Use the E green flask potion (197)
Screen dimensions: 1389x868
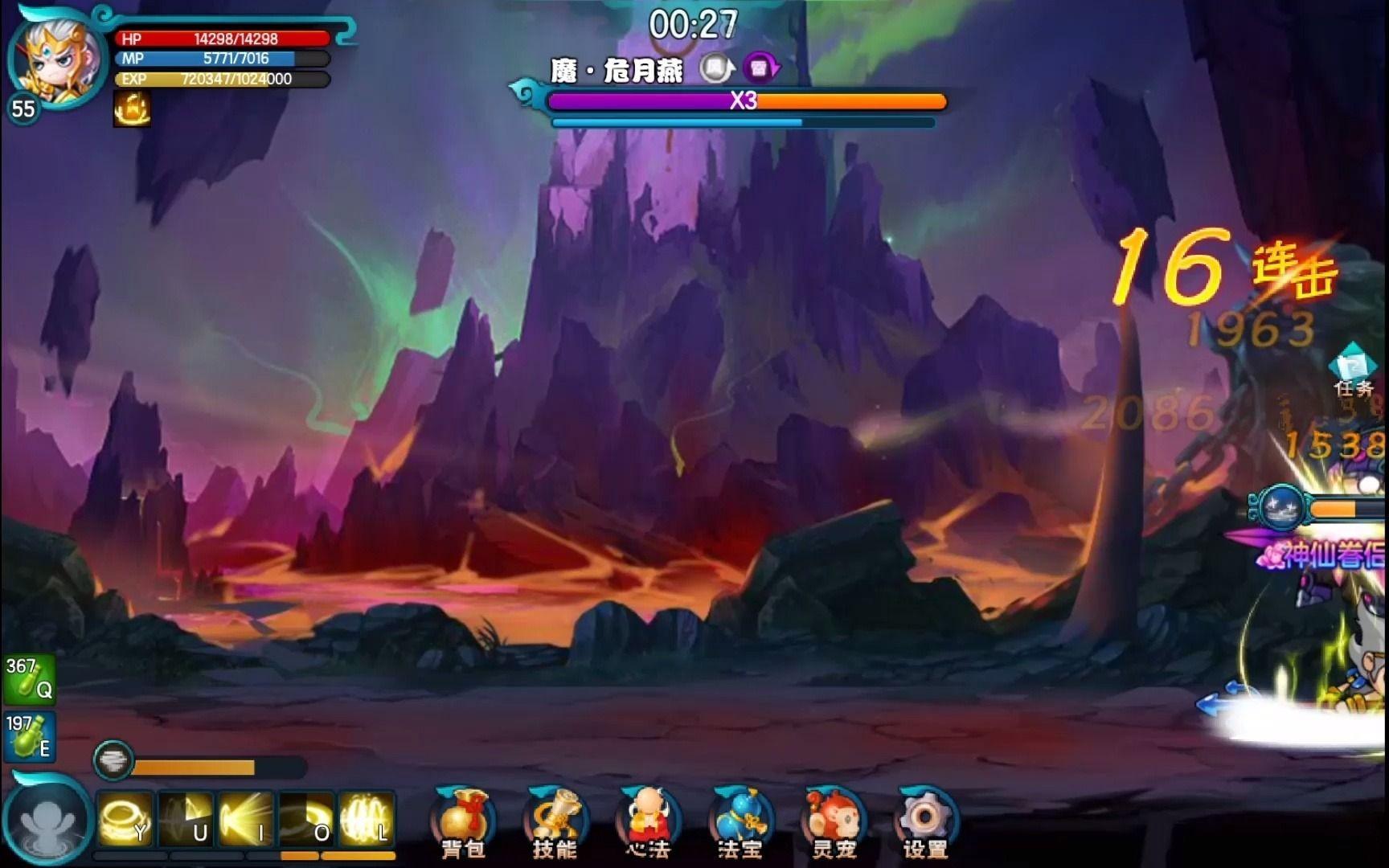click(x=29, y=735)
